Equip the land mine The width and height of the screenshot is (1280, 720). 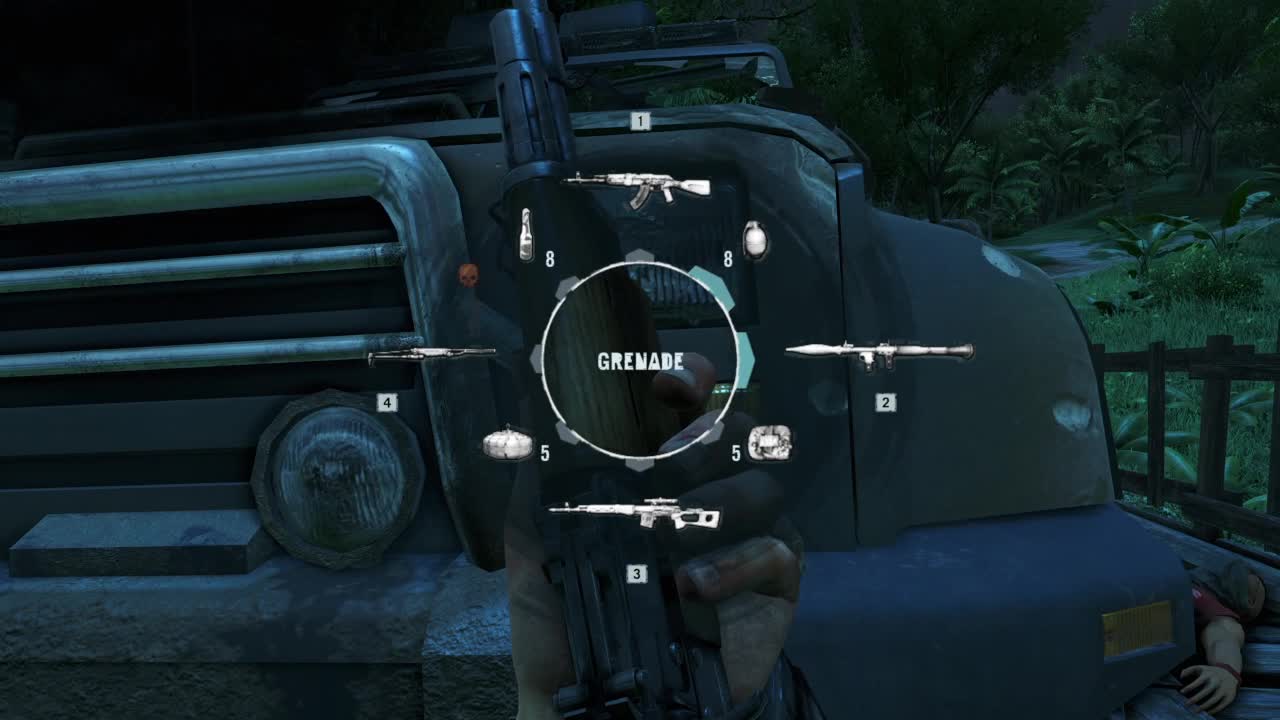click(508, 443)
